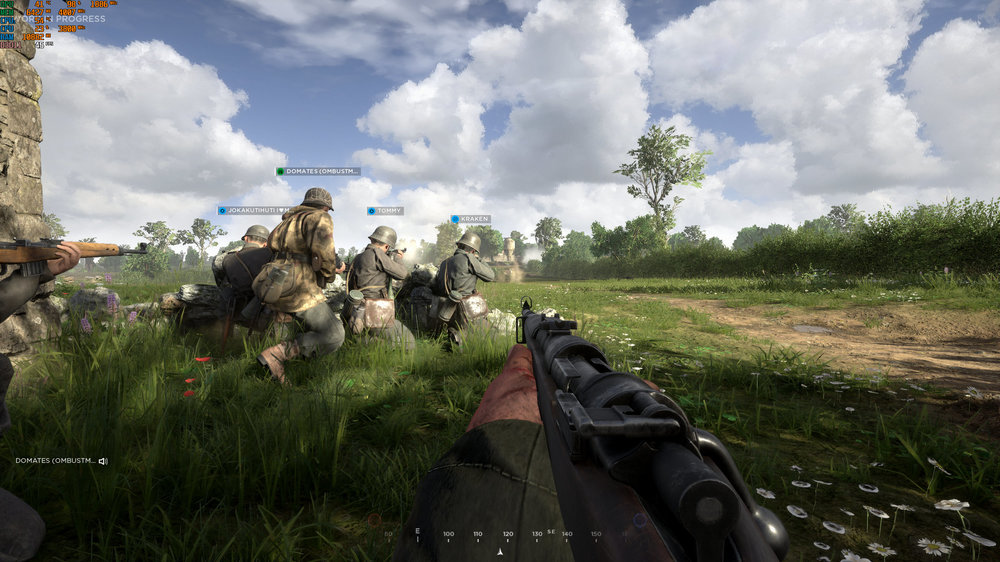Select the KRAKEN teammate name tag
Image resolution: width=1000 pixels, height=562 pixels.
pyautogui.click(x=470, y=218)
